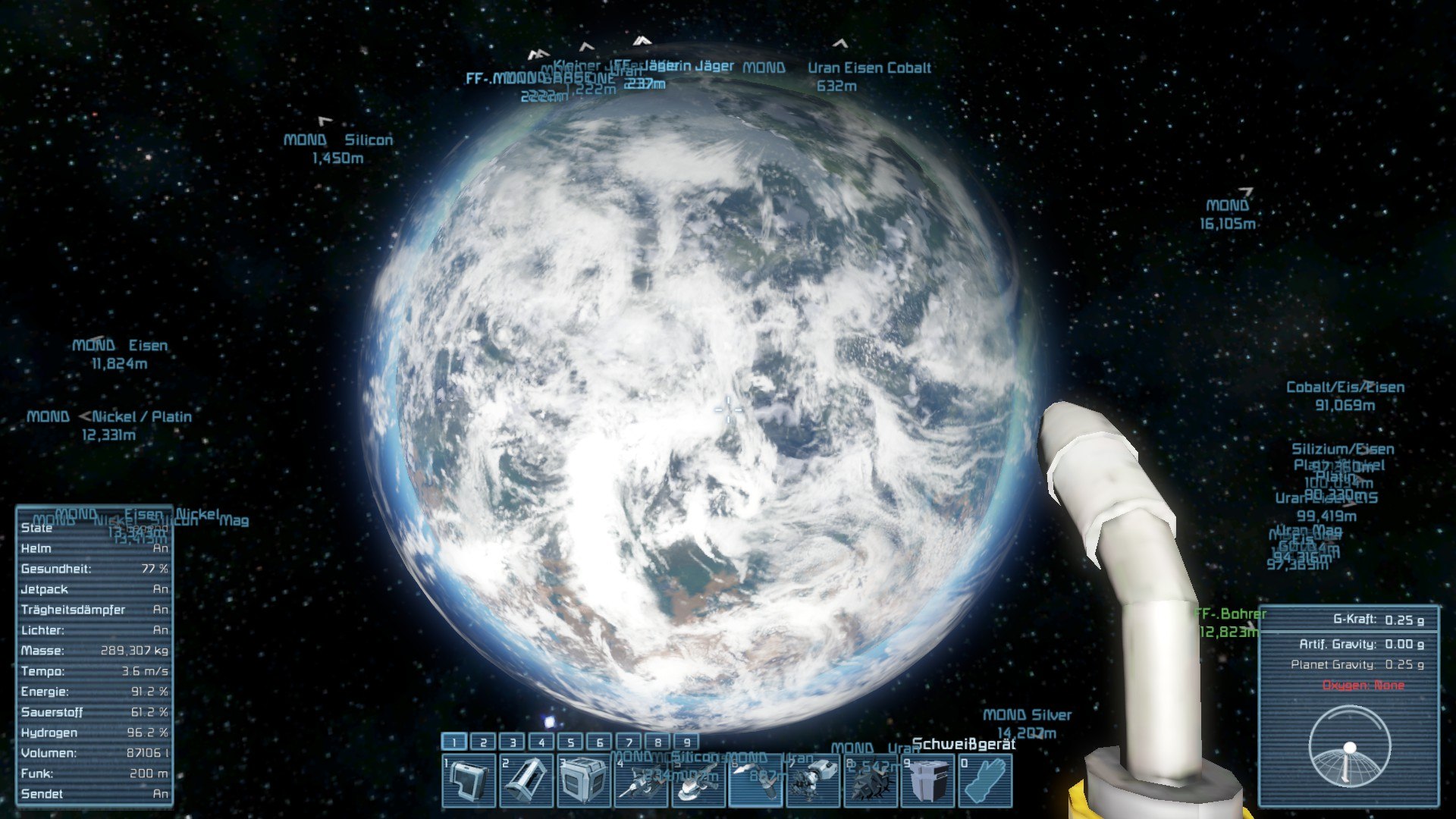Switch to toolbar page 2
1456x819 pixels.
[x=483, y=742]
